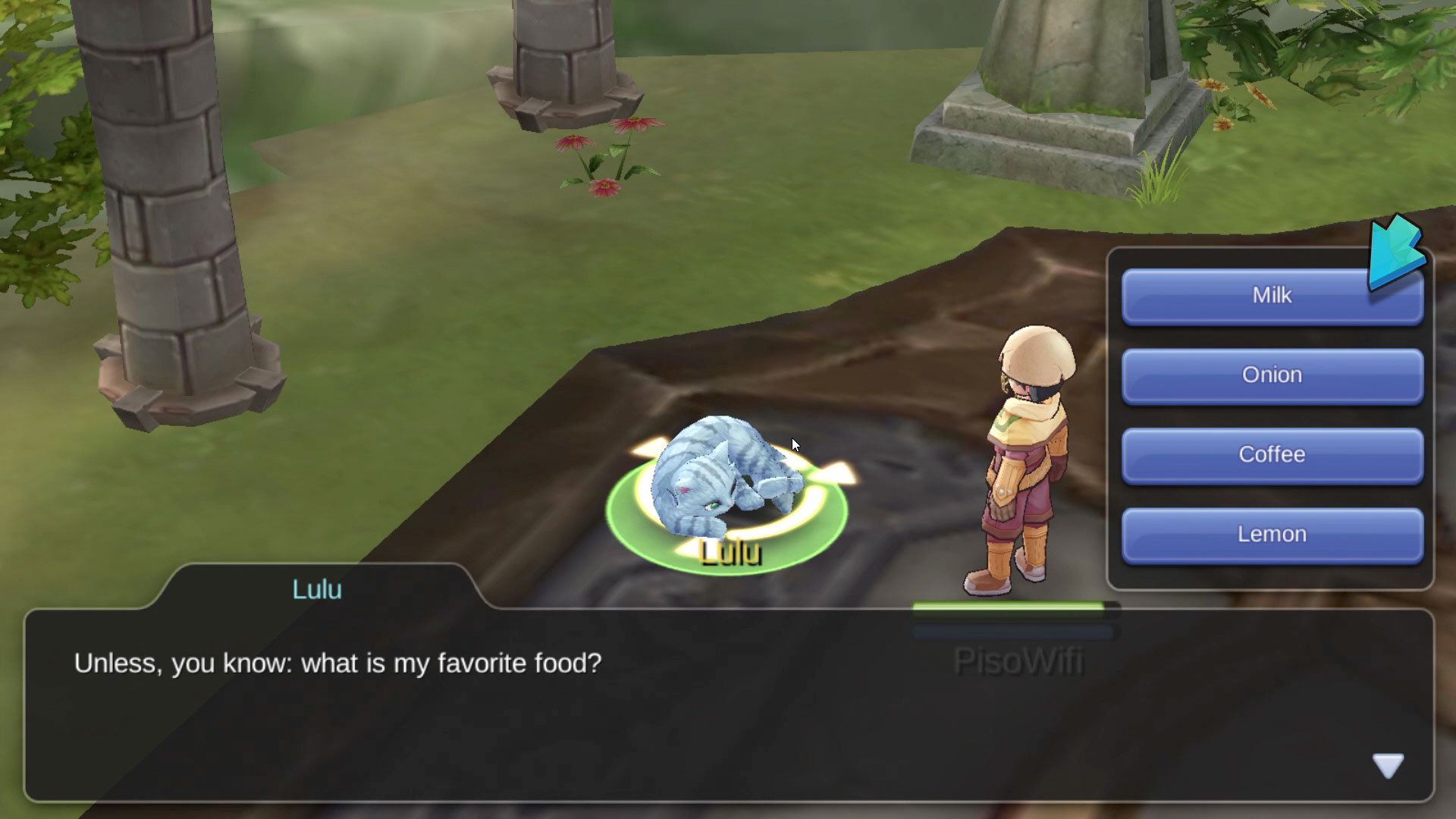Pick the Coffee dialogue option
The width and height of the screenshot is (1456, 819).
pyautogui.click(x=1271, y=456)
